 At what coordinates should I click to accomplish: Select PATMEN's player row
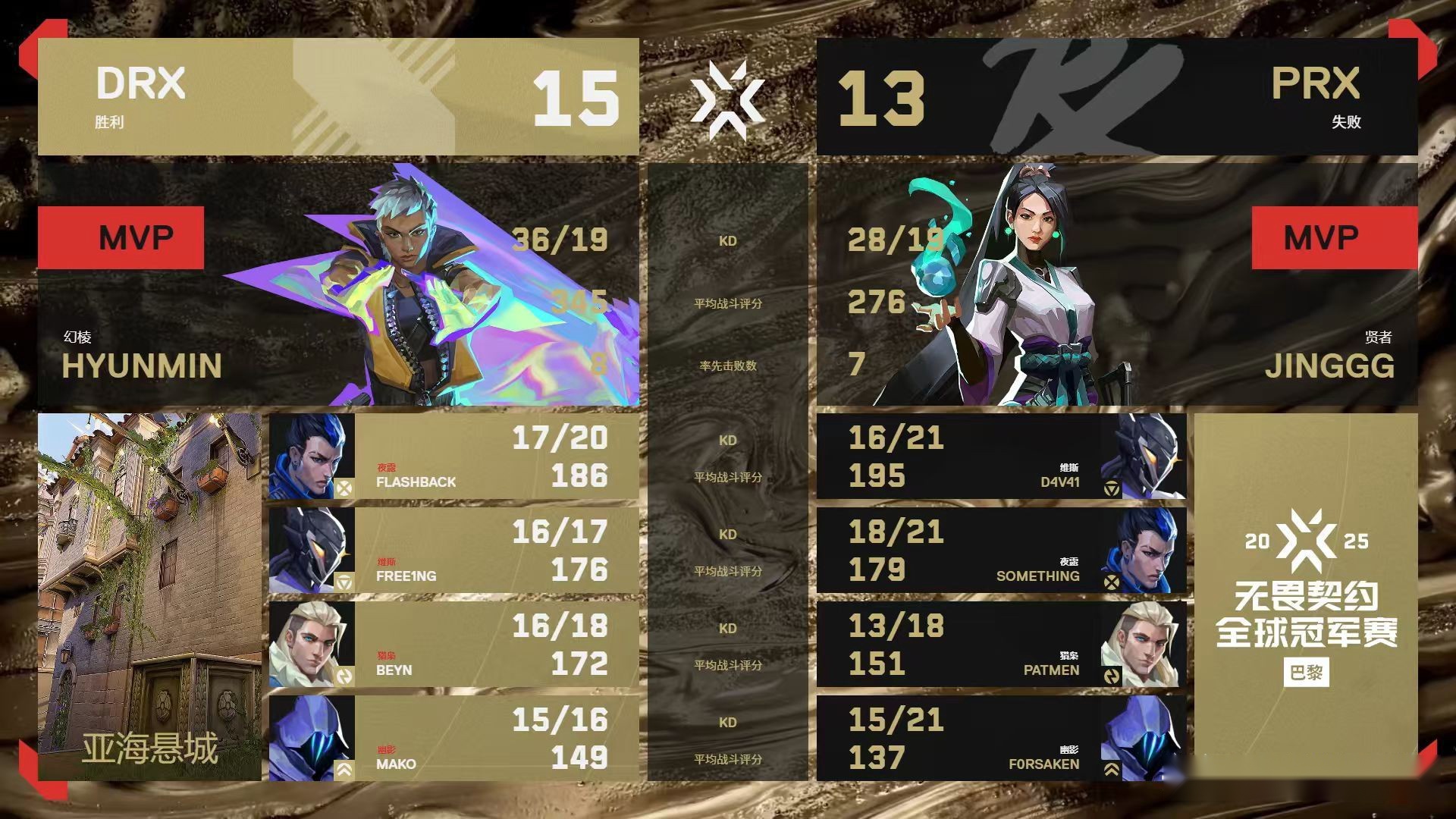[1001, 645]
